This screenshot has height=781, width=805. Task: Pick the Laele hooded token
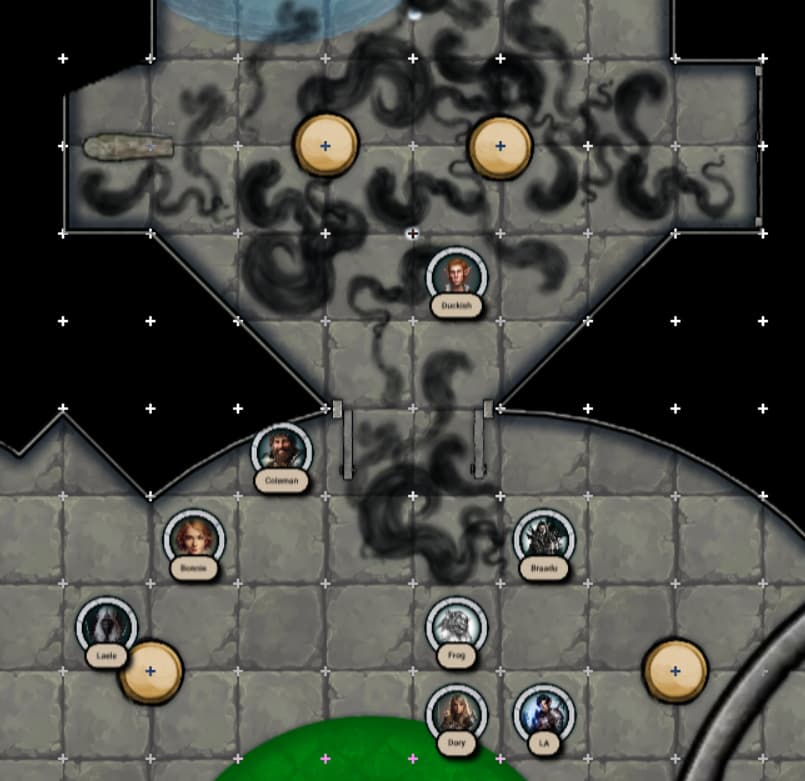click(x=107, y=625)
